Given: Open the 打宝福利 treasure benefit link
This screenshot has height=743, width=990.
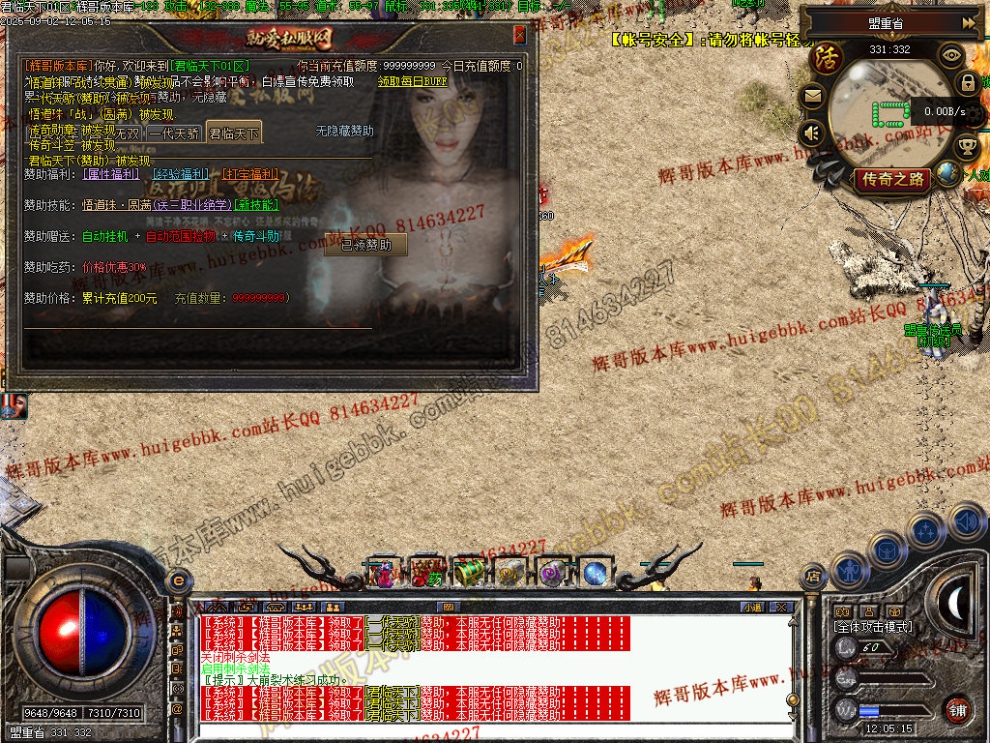Looking at the screenshot, I should click(250, 174).
